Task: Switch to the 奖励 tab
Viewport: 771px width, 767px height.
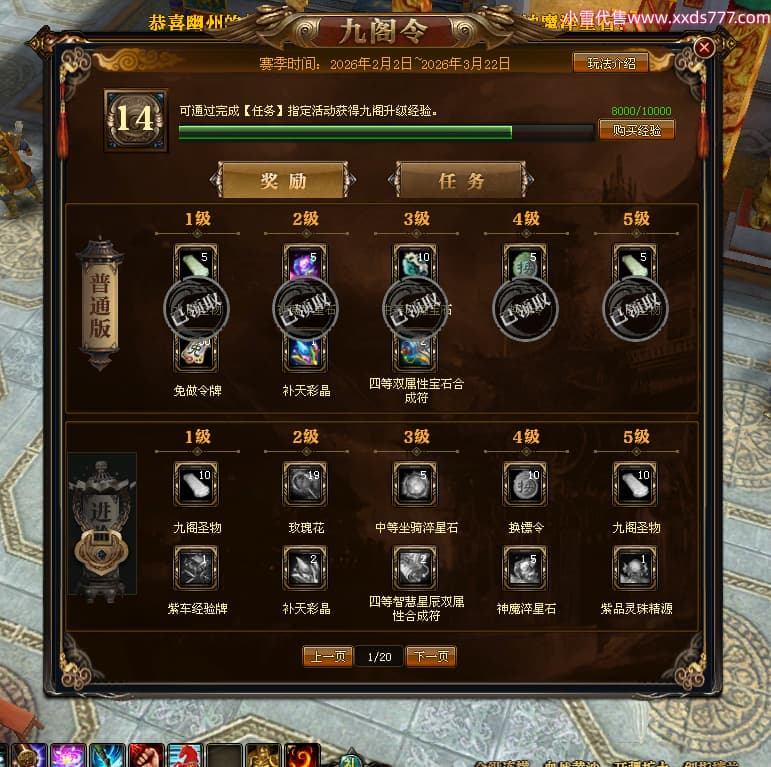Action: (283, 181)
